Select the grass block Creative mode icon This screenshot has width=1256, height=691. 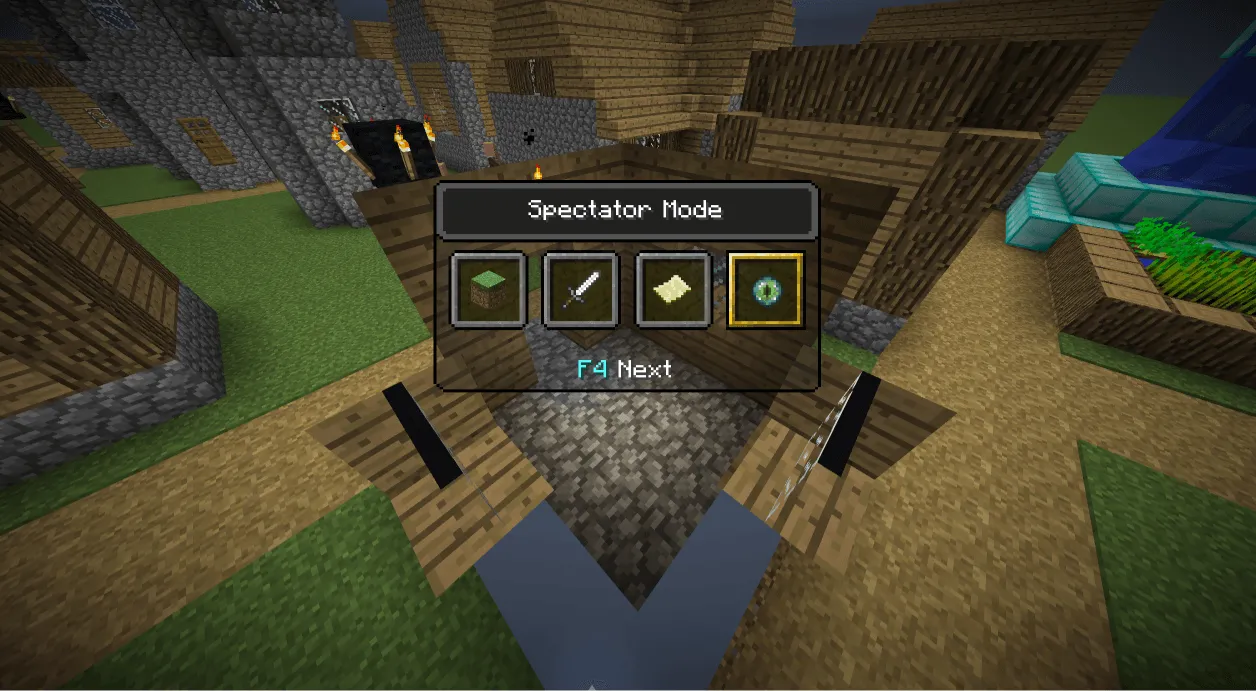tap(488, 291)
